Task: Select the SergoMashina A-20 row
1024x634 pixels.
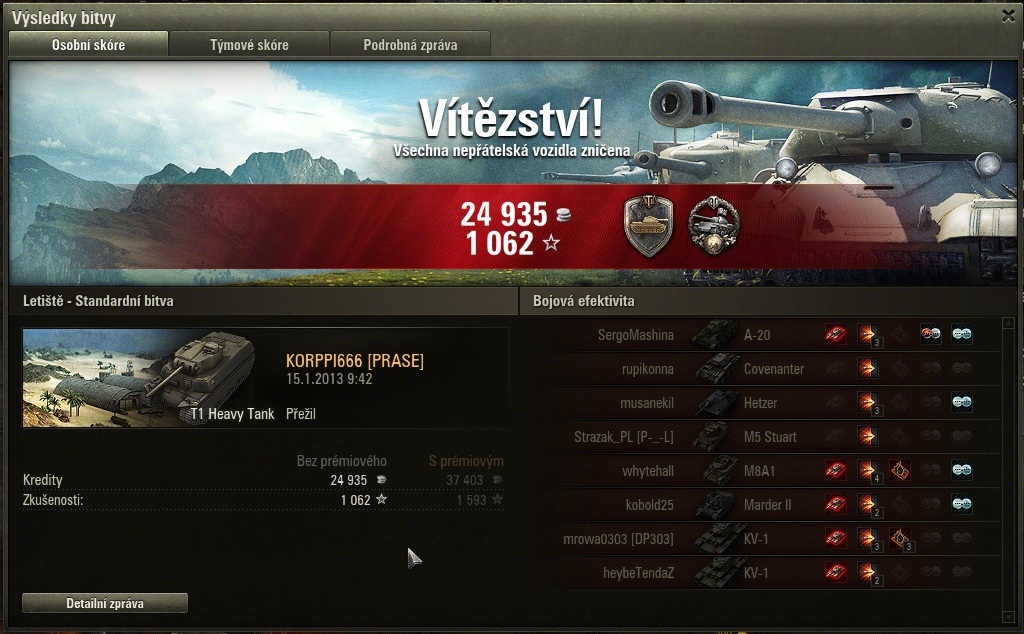Action: 760,335
